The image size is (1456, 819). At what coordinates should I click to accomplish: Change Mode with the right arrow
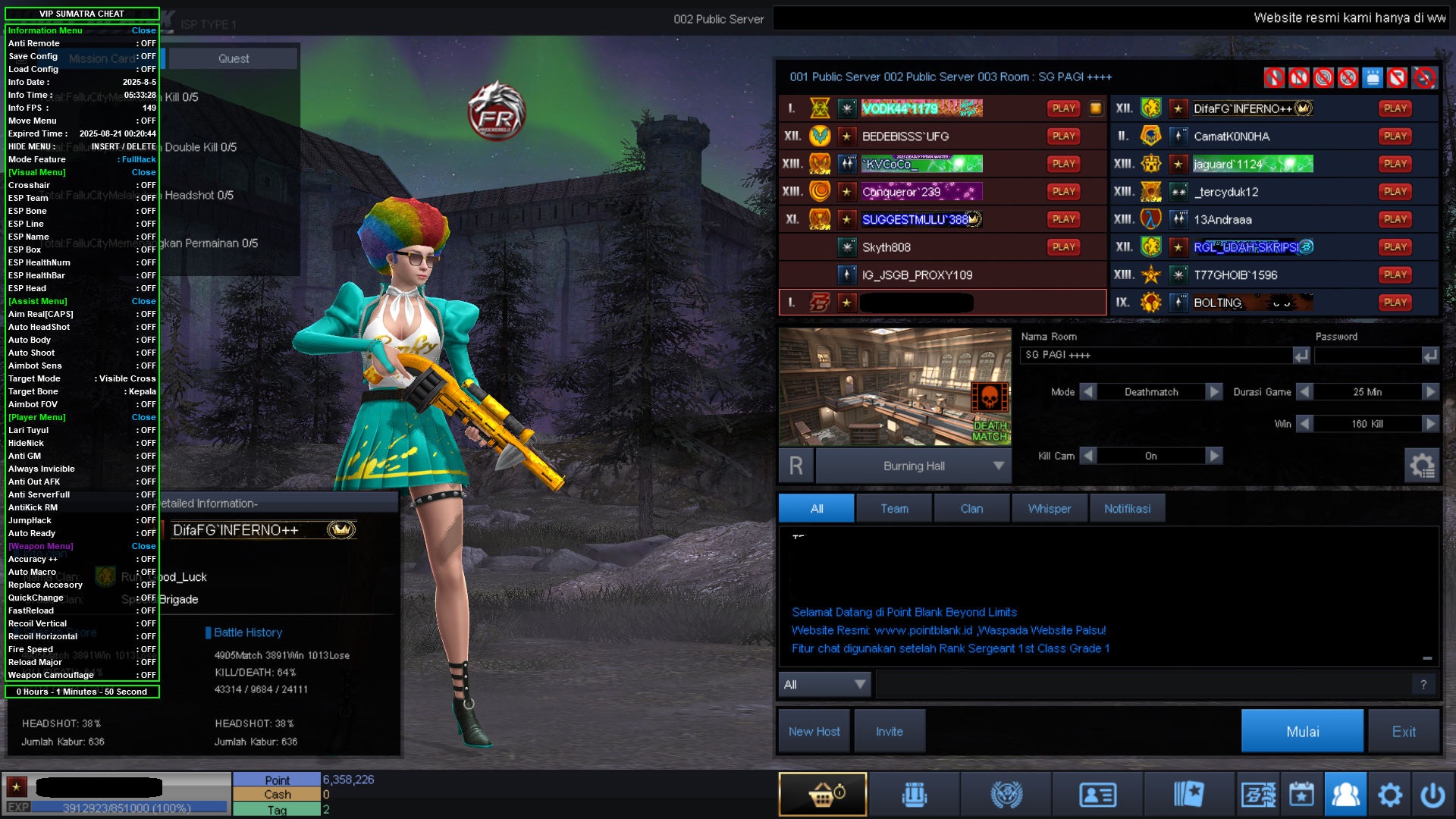coord(1214,392)
